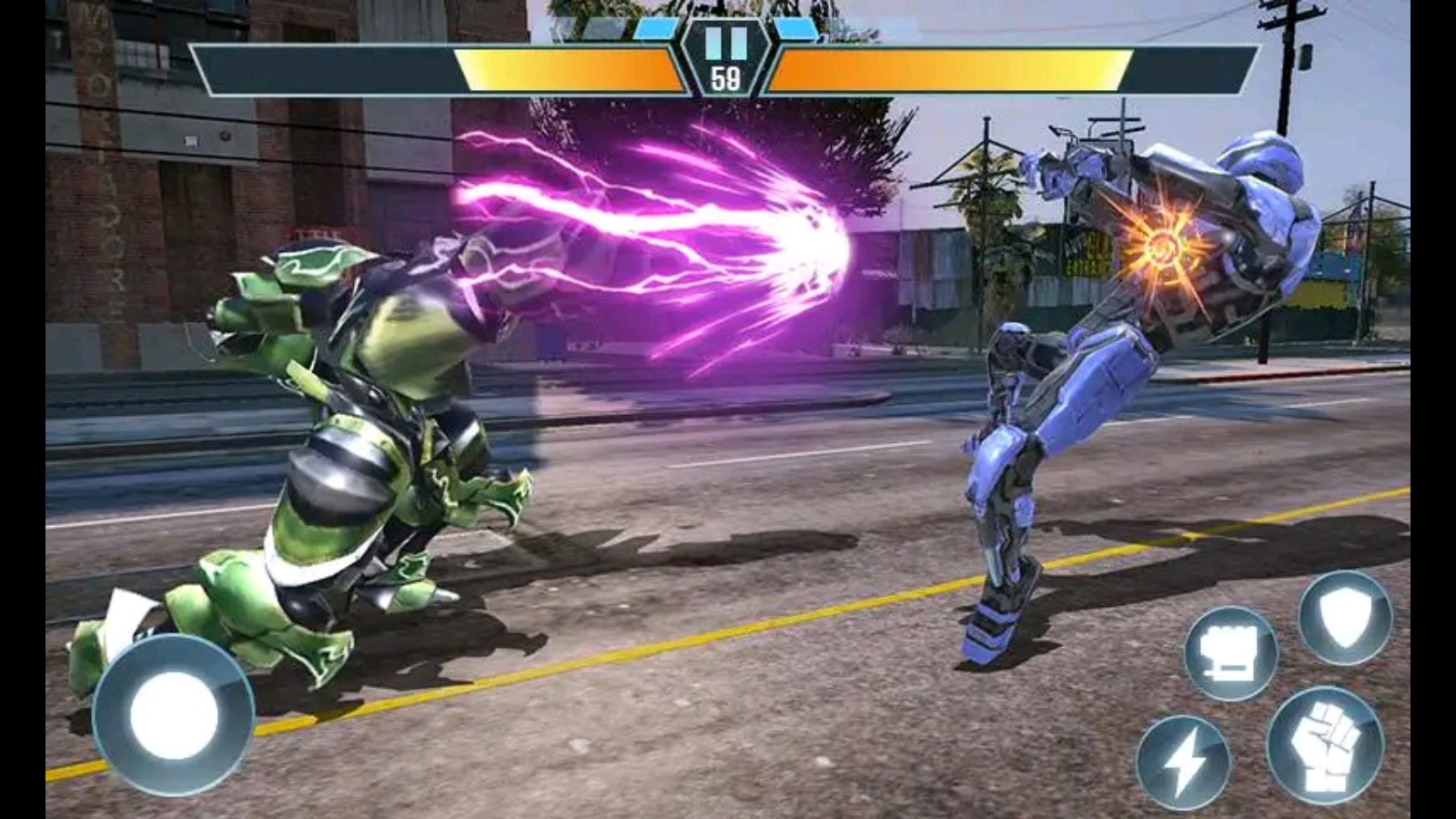Tap the virtual joystick thumb pad
1456x819 pixels.
coord(174,716)
